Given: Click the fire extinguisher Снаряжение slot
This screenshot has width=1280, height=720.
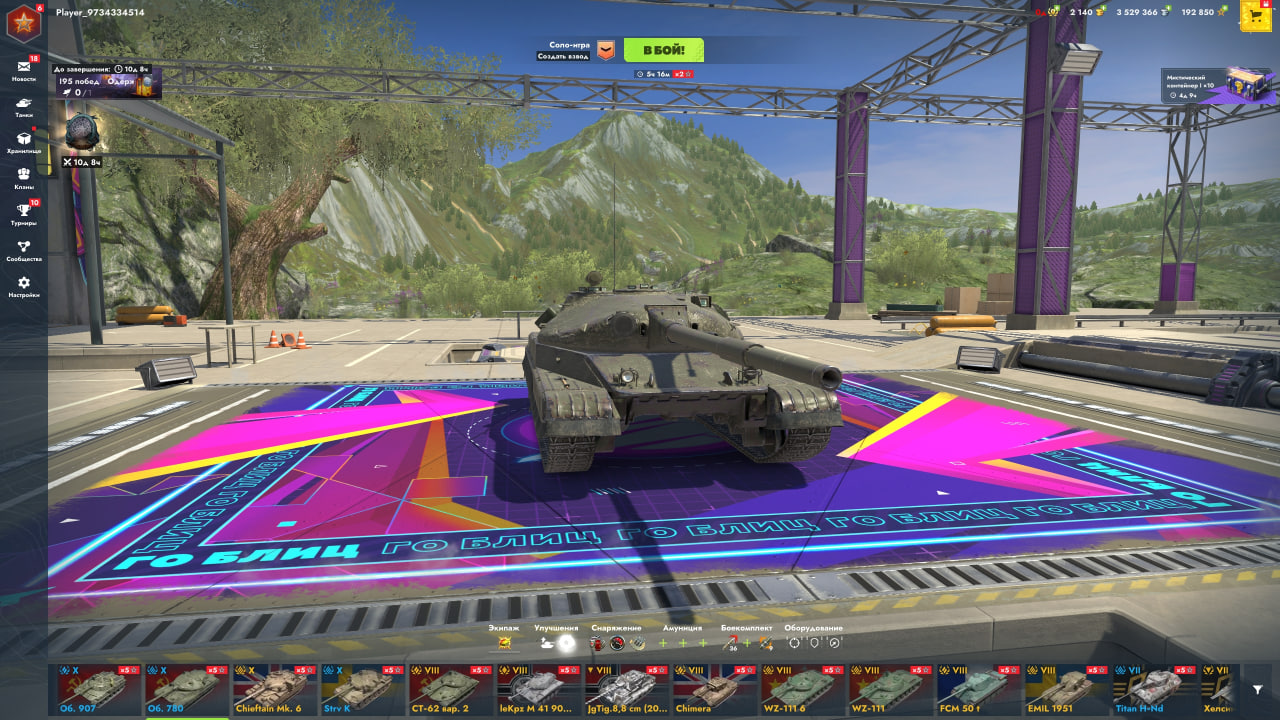Looking at the screenshot, I should tap(597, 644).
